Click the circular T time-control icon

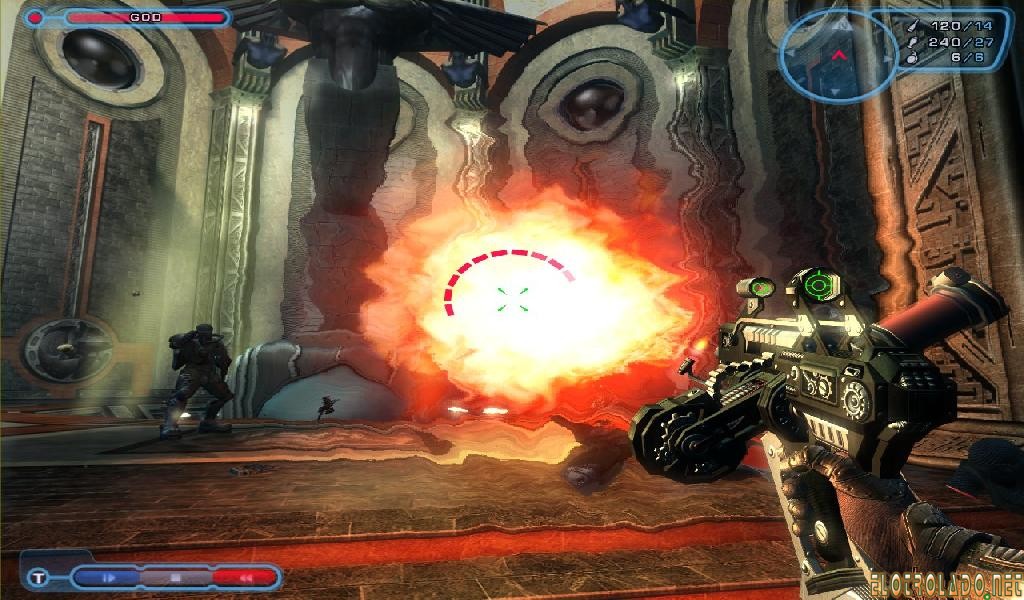[39, 577]
